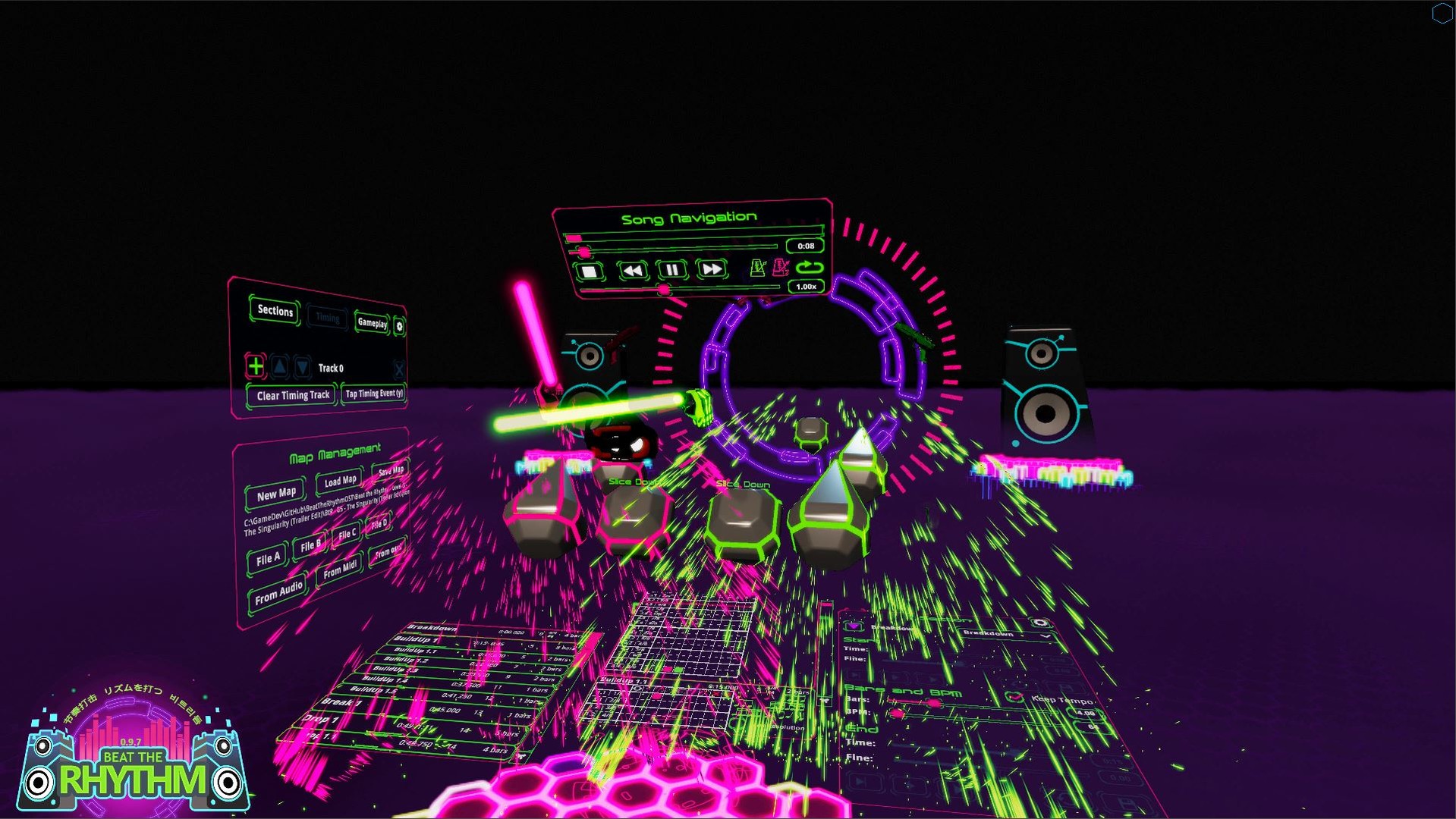This screenshot has width=1456, height=819.
Task: Toggle loop playback mode
Action: click(x=810, y=268)
